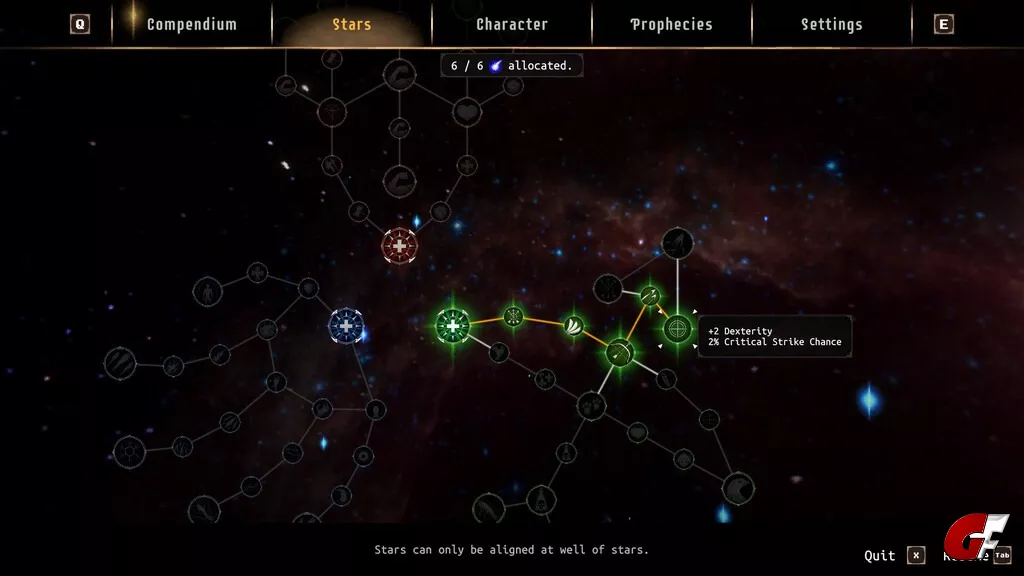Choose the large green plus star node
Viewport: 1024px width, 576px height.
[453, 326]
